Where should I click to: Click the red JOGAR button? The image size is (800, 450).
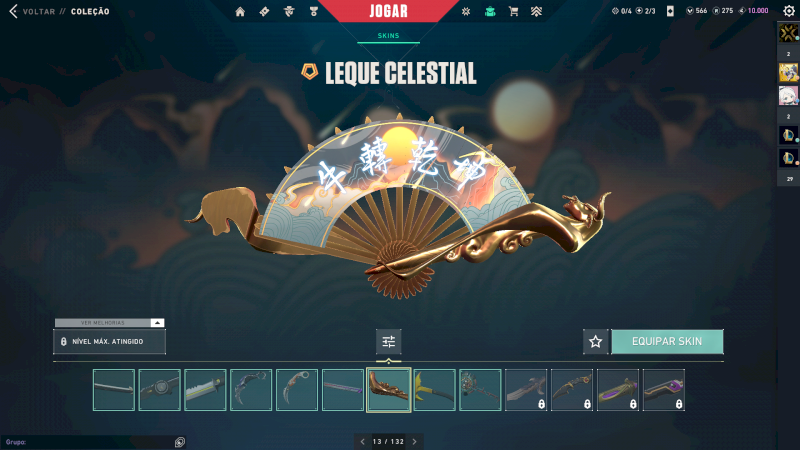(x=388, y=12)
